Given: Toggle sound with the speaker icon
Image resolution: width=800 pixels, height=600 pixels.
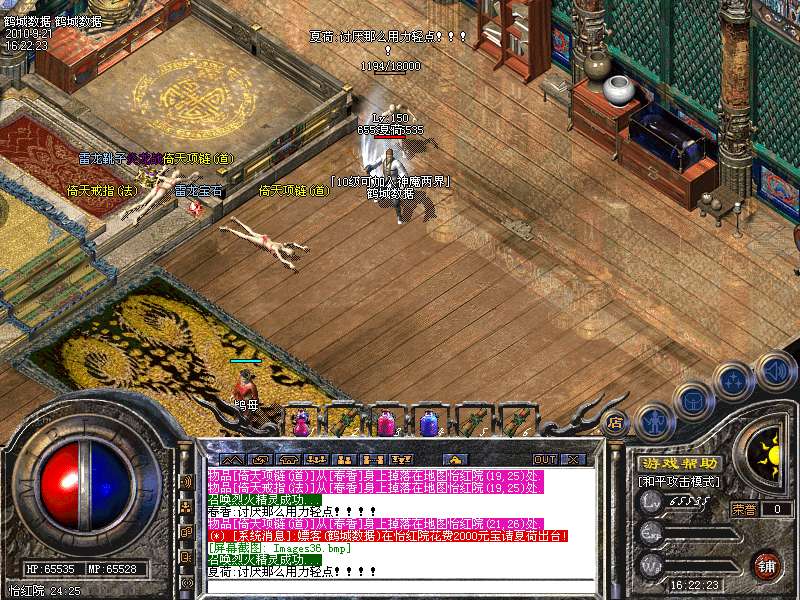Looking at the screenshot, I should click(x=775, y=372).
